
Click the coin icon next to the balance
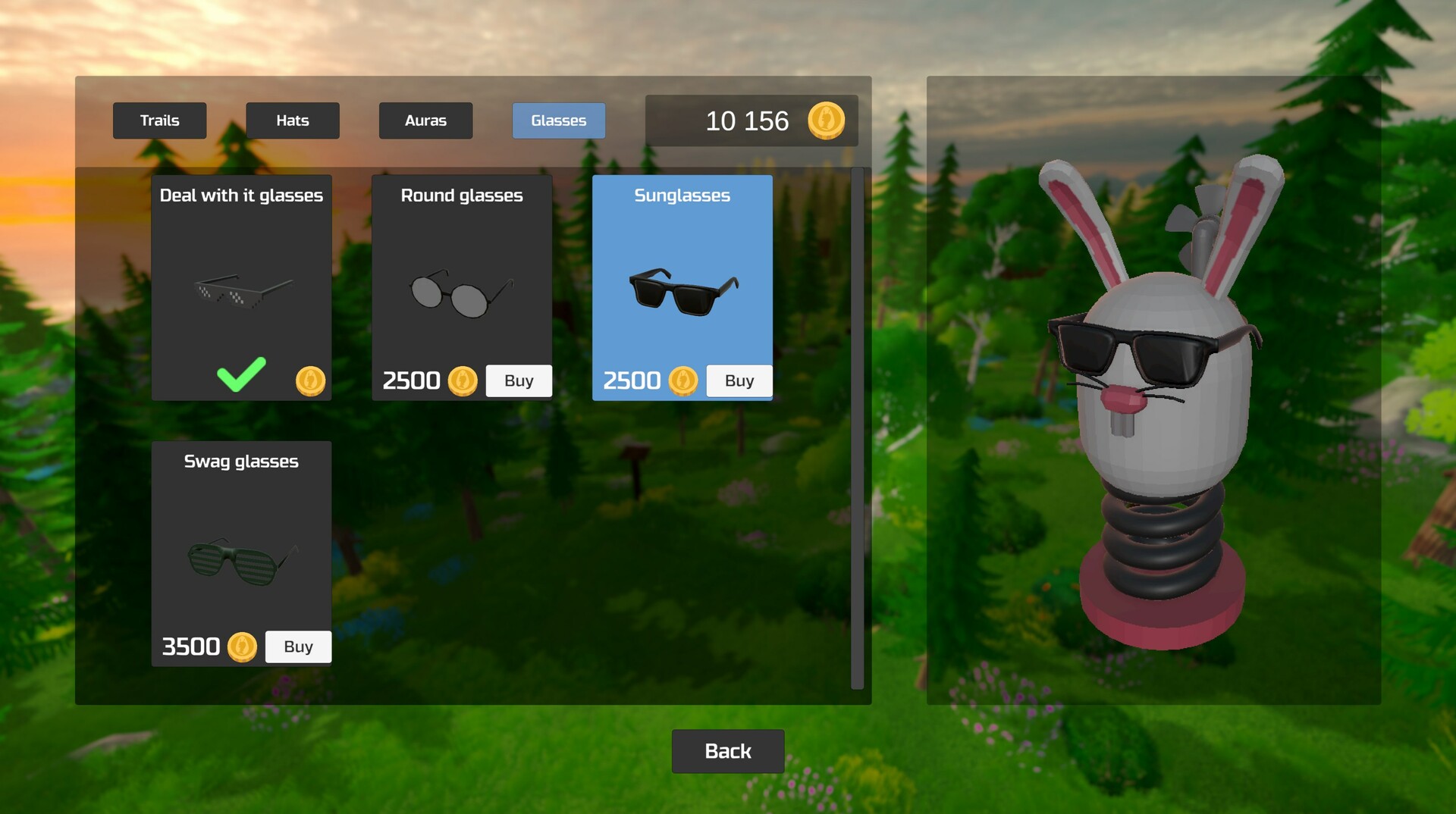click(827, 121)
